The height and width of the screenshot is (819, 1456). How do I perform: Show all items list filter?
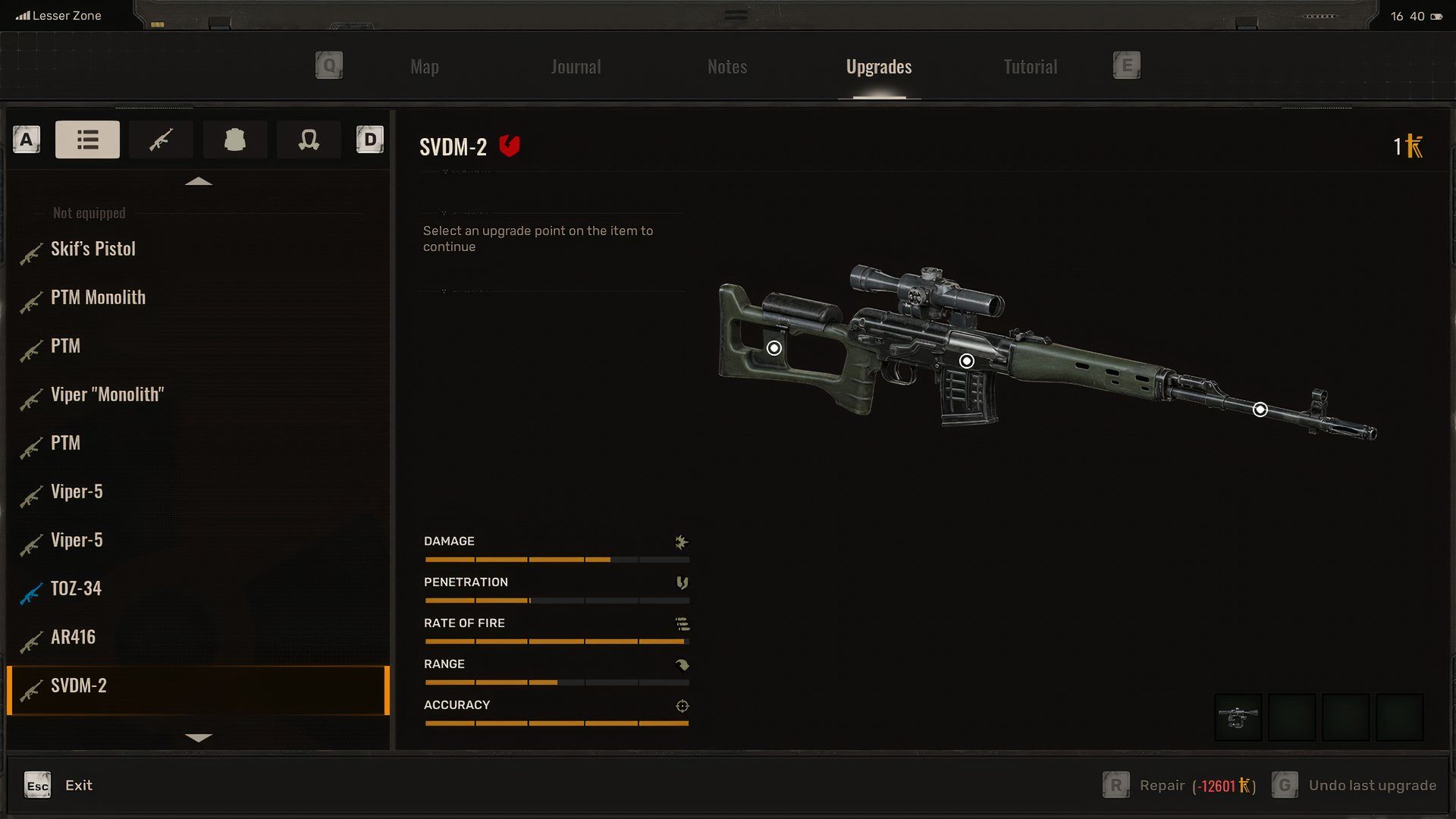87,140
